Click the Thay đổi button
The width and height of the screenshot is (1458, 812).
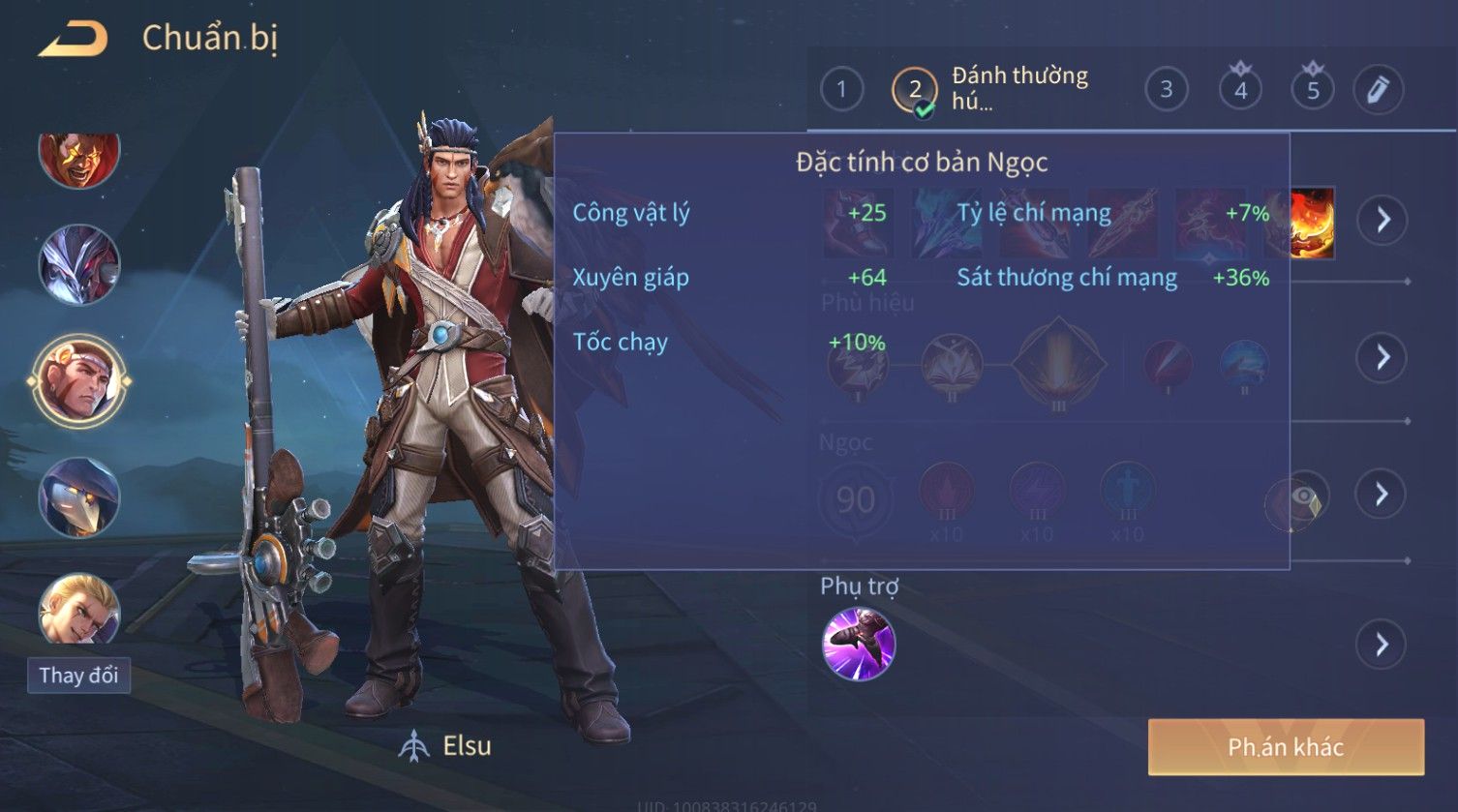pos(78,675)
